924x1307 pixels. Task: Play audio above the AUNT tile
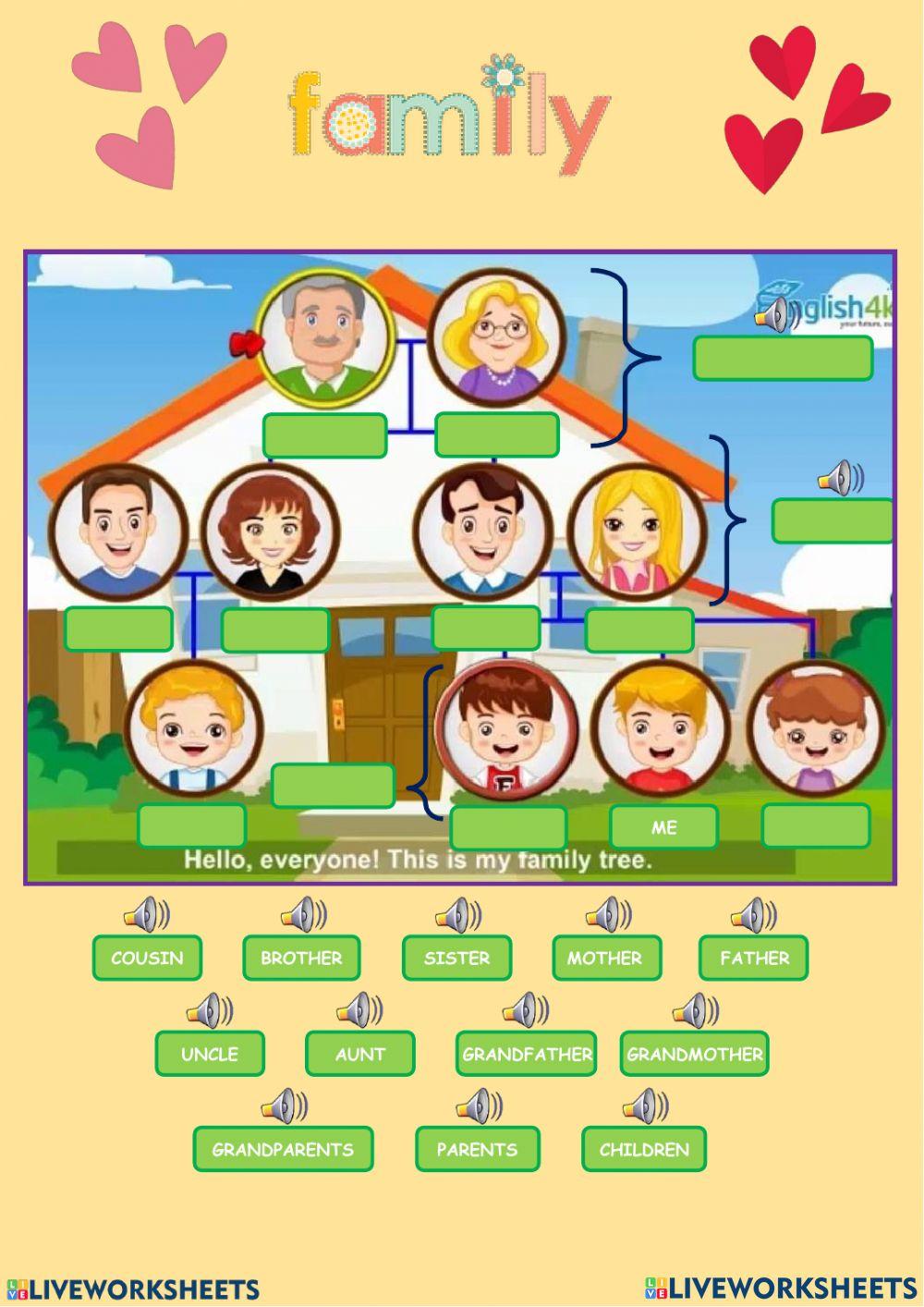point(359,1010)
